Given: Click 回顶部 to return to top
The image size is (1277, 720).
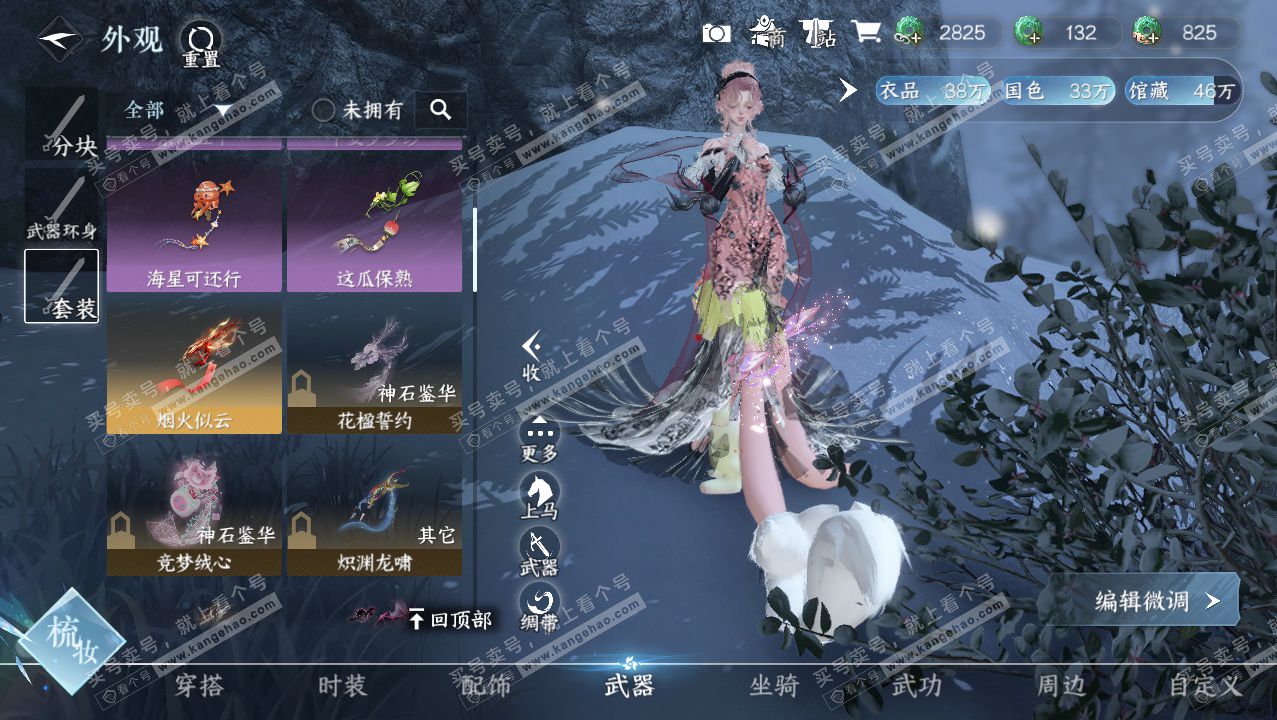Looking at the screenshot, I should (x=450, y=620).
